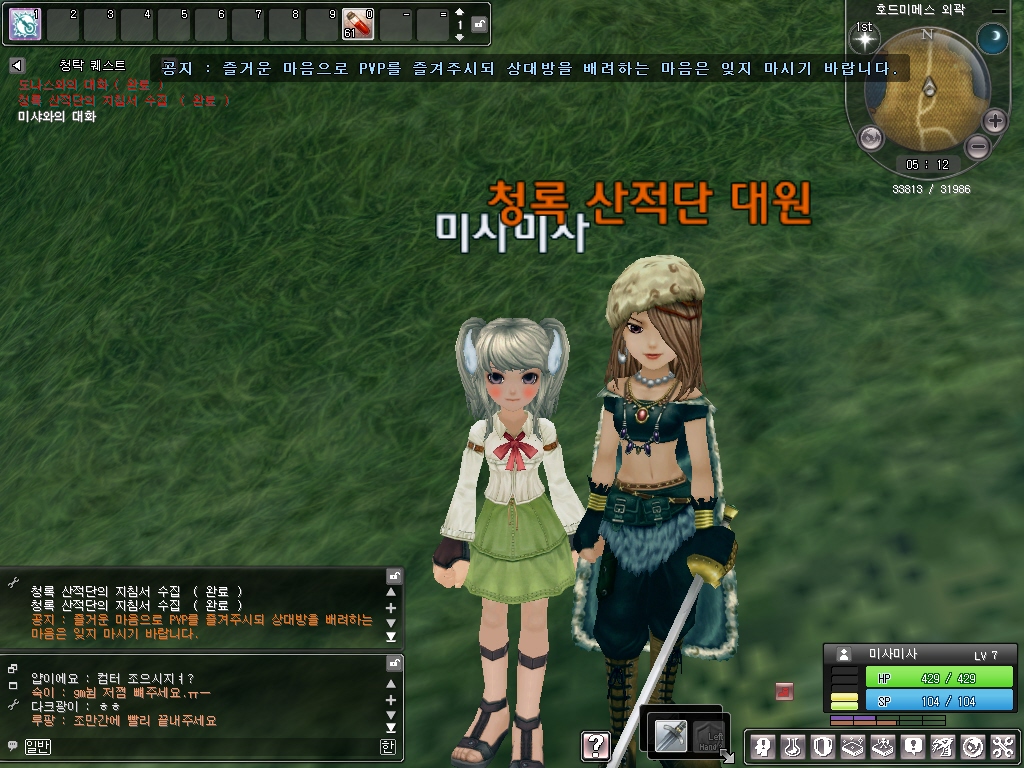Screen dimensions: 1024x768
Task: Click the chat mode 일반 button
Action: click(37, 746)
